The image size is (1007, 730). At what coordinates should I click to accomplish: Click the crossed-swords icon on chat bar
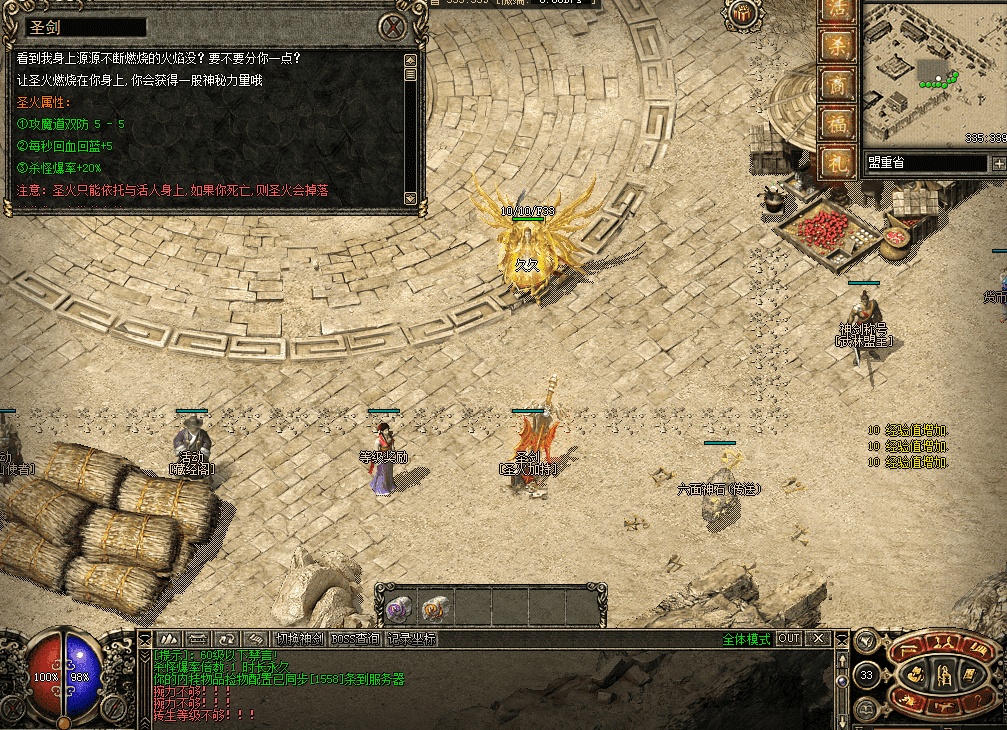168,639
